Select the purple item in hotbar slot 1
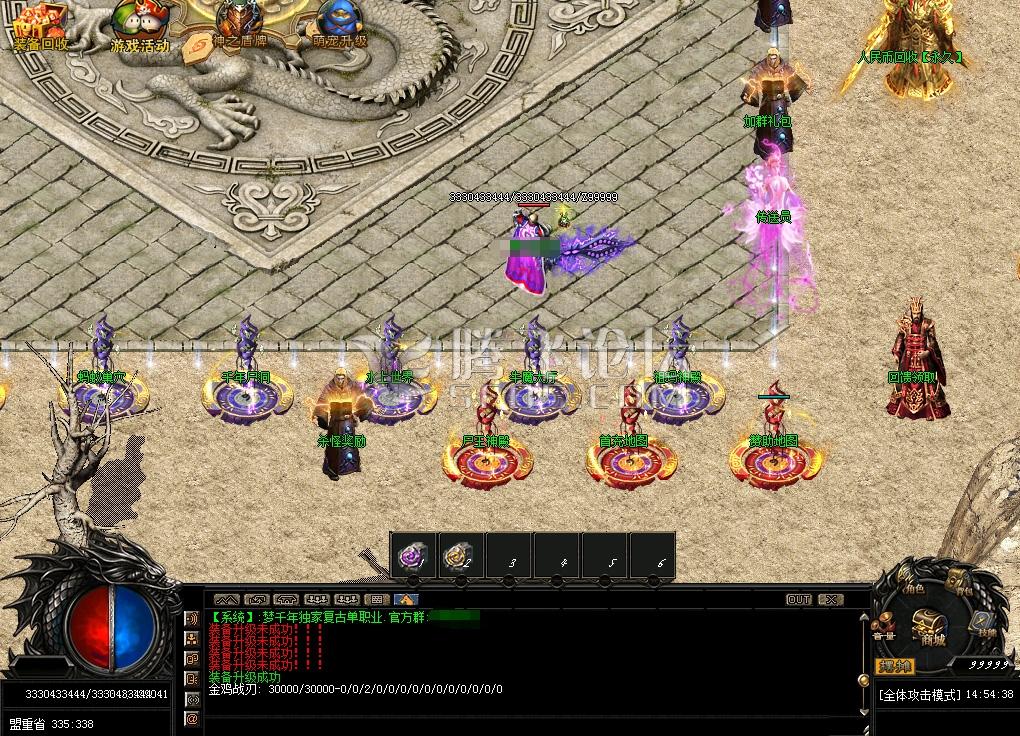Viewport: 1020px width, 736px height. [413, 558]
